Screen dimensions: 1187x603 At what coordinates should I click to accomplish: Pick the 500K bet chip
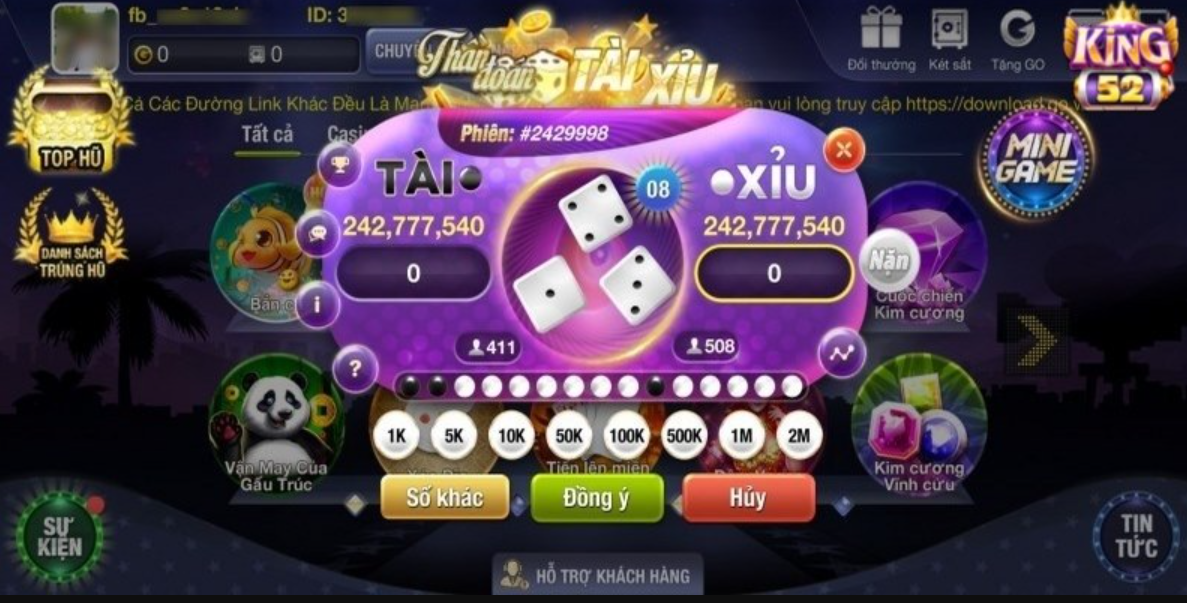[684, 436]
